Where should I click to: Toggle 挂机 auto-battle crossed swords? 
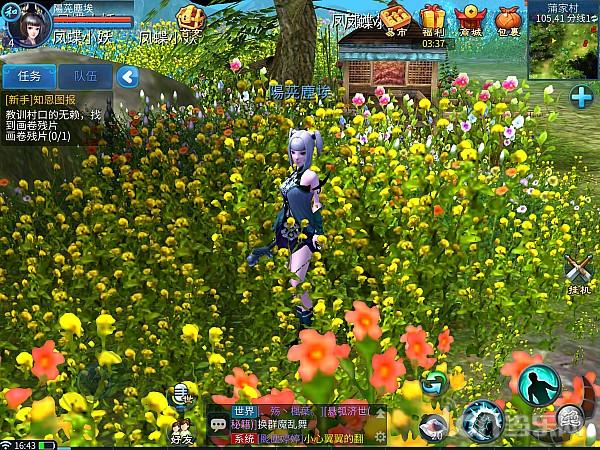[578, 270]
